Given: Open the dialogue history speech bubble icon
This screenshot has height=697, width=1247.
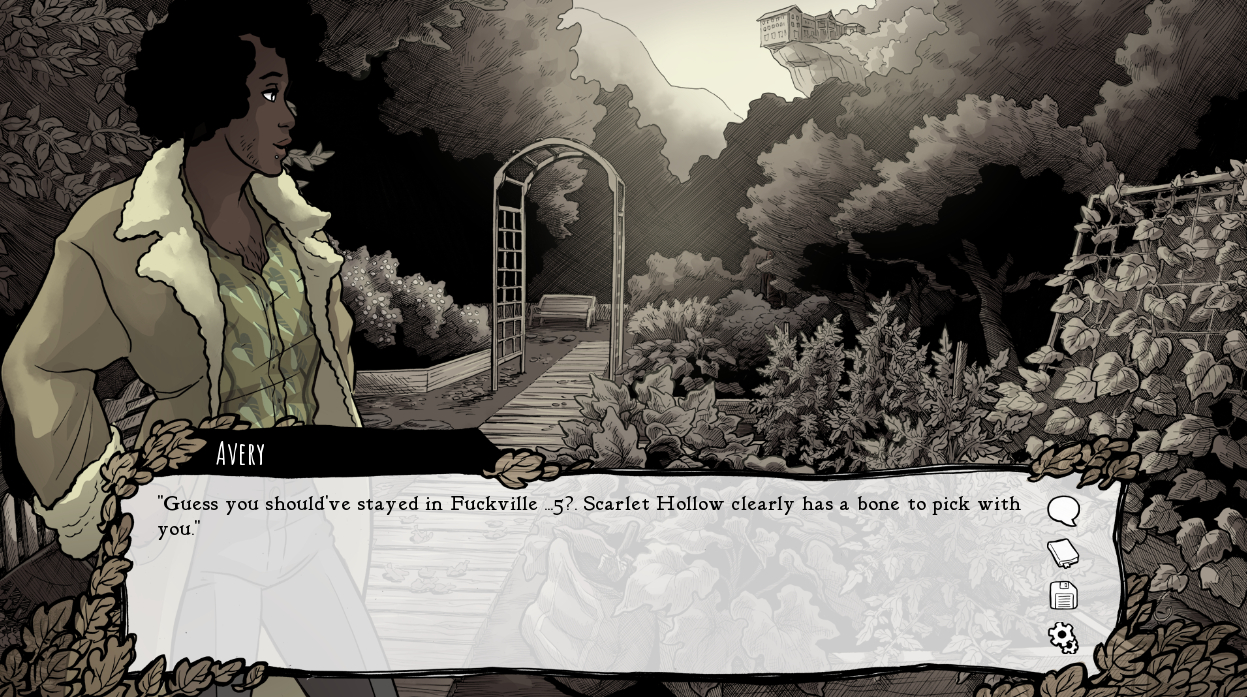Looking at the screenshot, I should (1063, 511).
